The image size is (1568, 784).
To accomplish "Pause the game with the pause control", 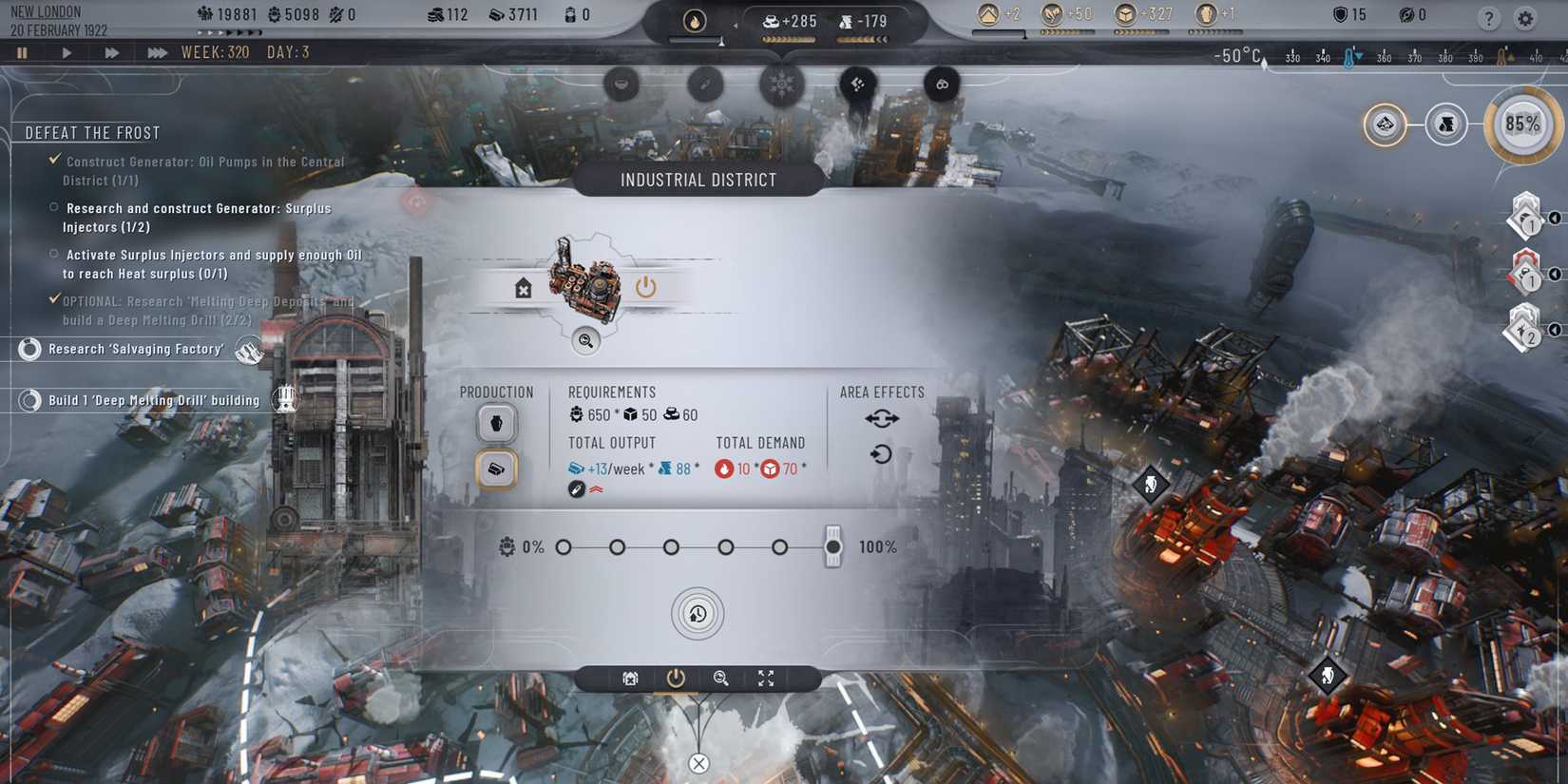I will click(x=22, y=52).
